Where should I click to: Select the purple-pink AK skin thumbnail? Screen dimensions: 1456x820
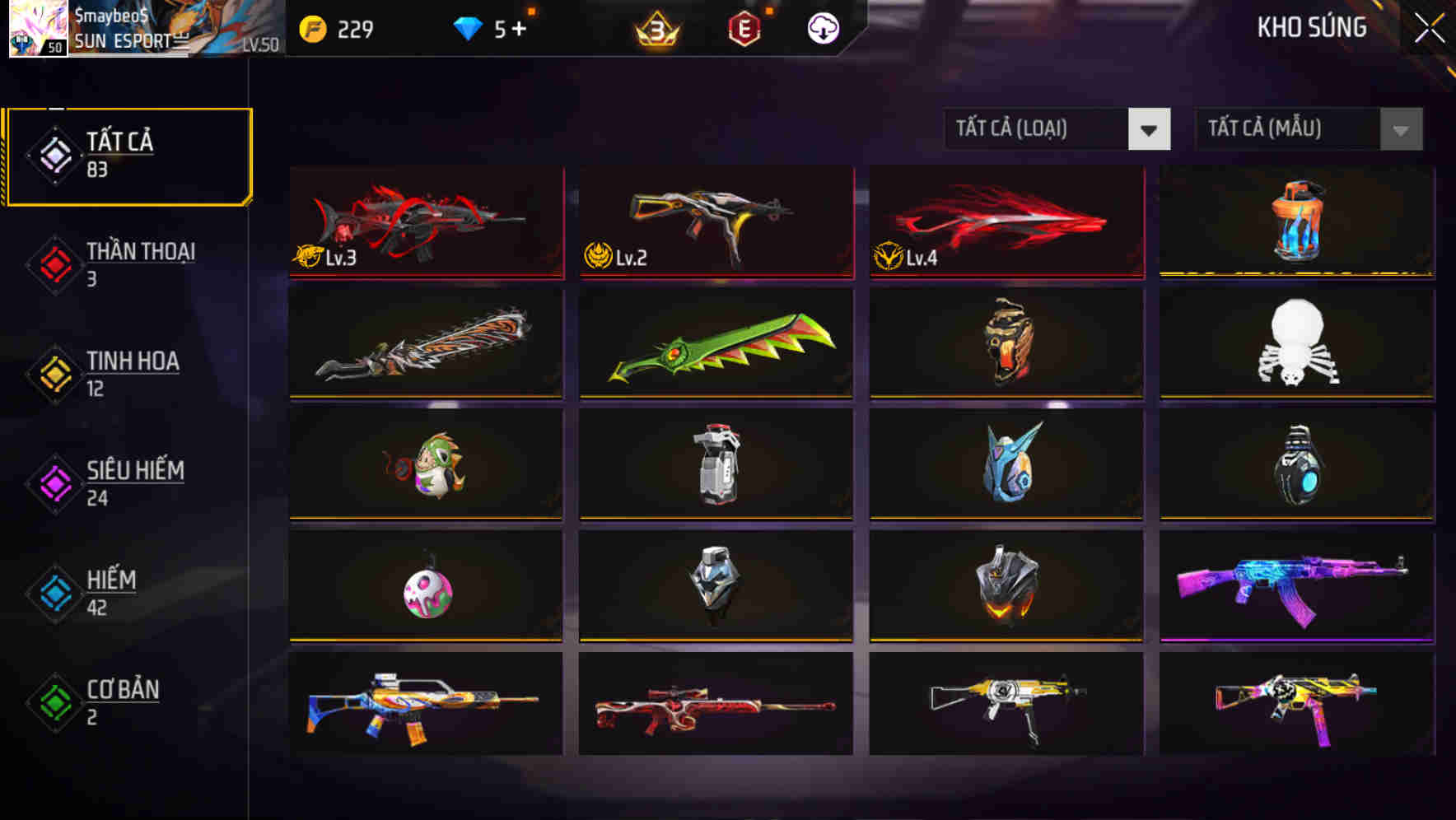pyautogui.click(x=1295, y=586)
